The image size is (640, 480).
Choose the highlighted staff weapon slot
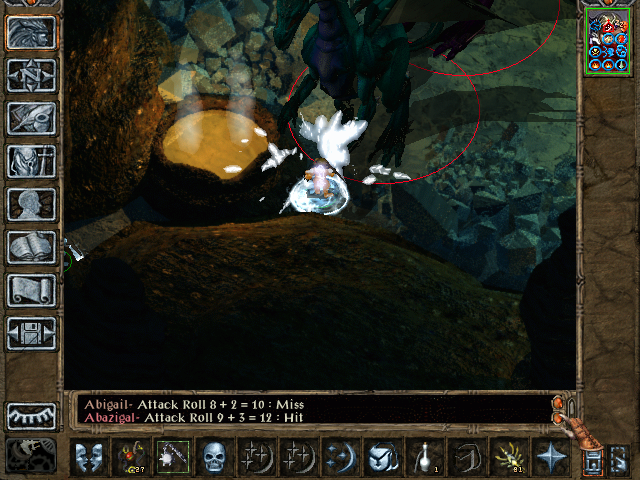pos(172,457)
